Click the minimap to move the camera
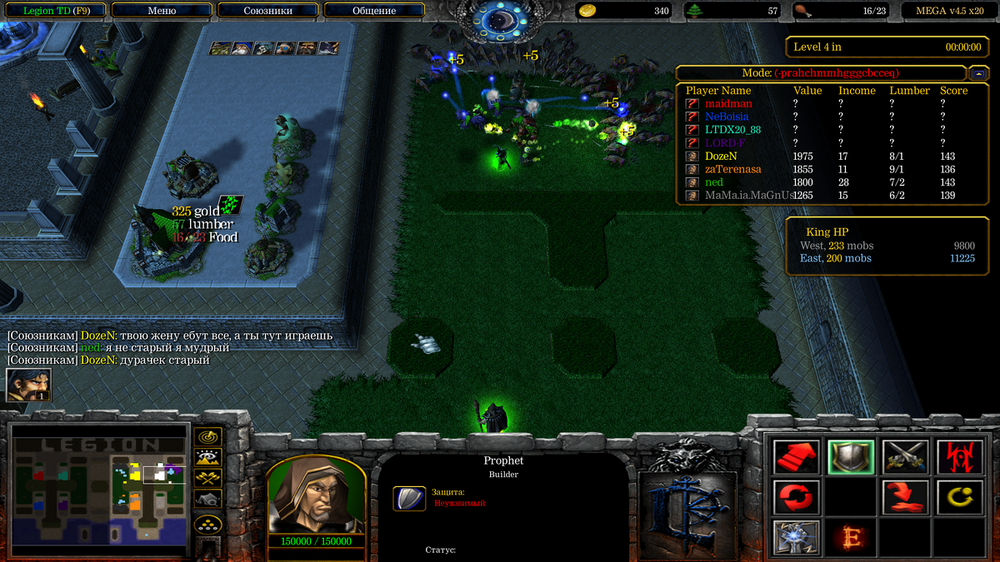 pos(98,489)
